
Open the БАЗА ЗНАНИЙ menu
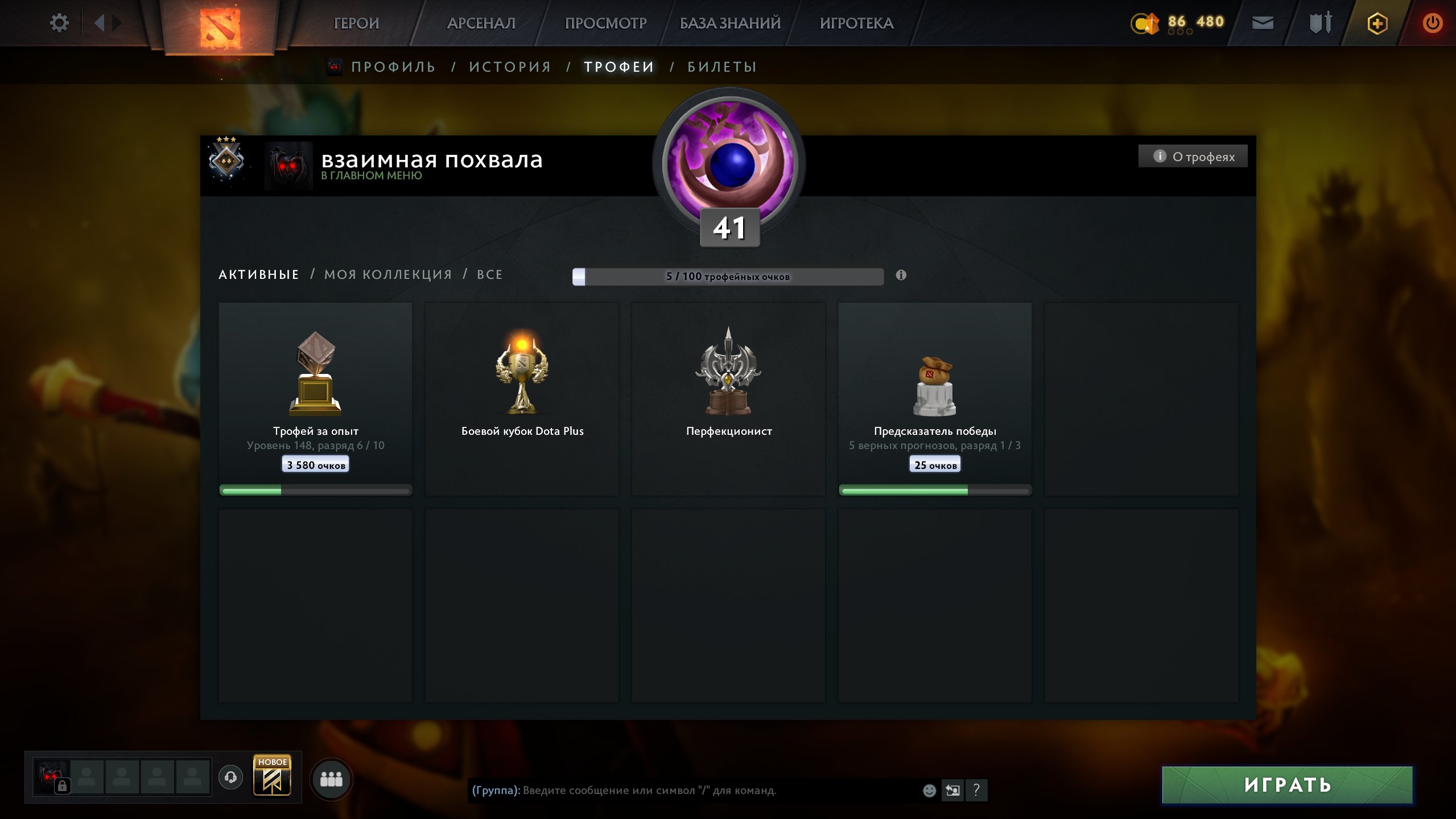729,23
